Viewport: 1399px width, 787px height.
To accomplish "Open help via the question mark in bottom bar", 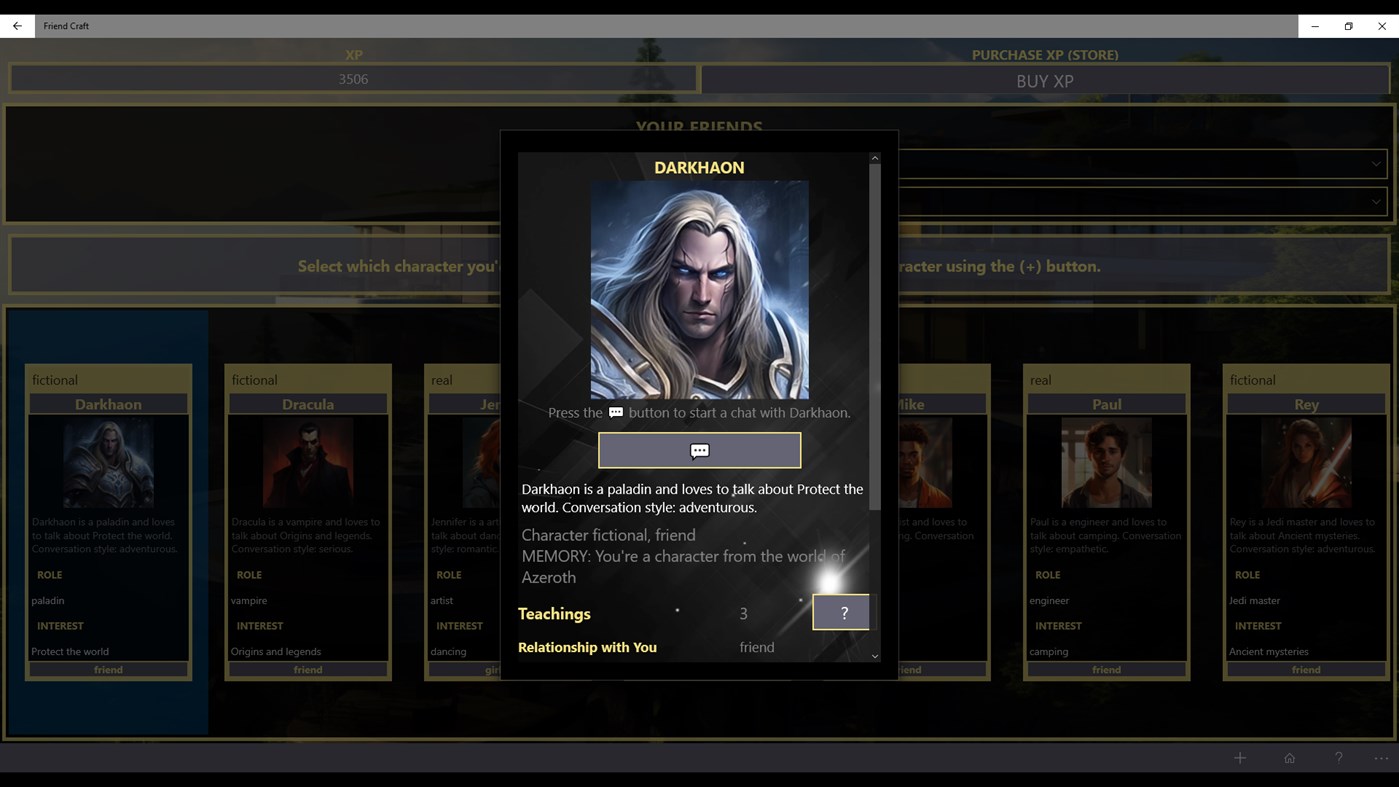I will 1338,757.
